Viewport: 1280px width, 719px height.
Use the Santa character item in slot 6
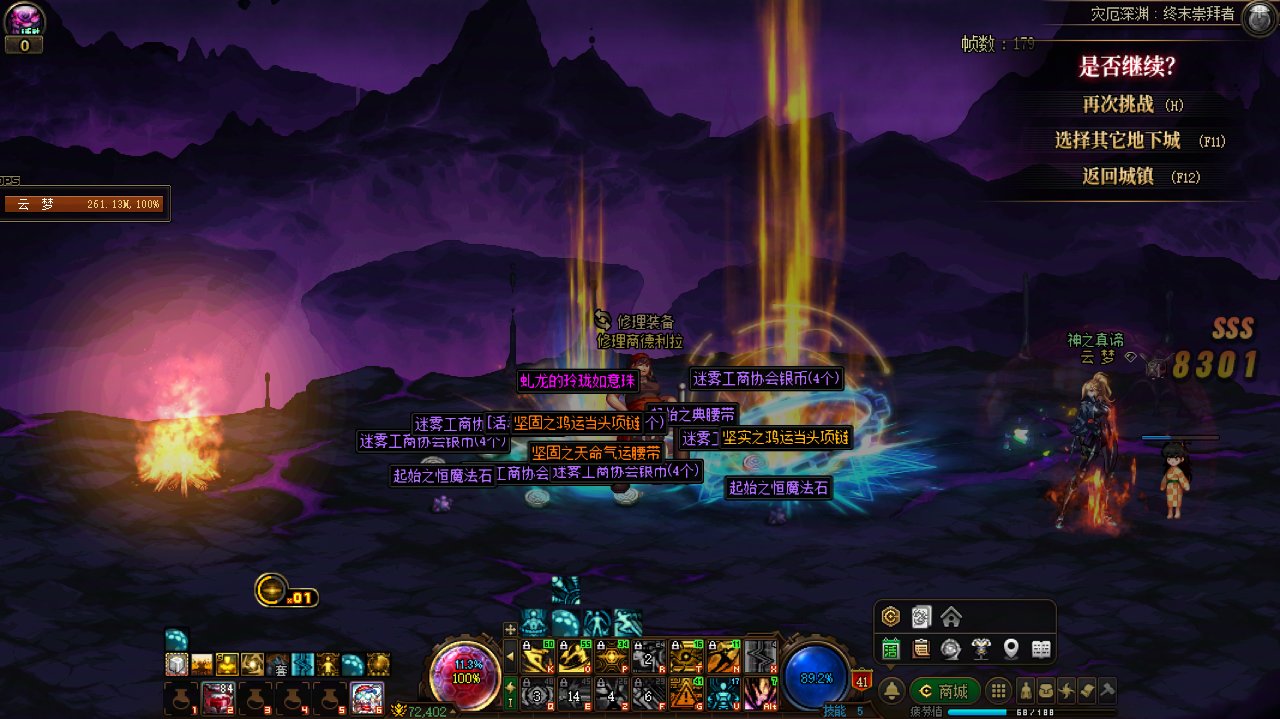(367, 696)
